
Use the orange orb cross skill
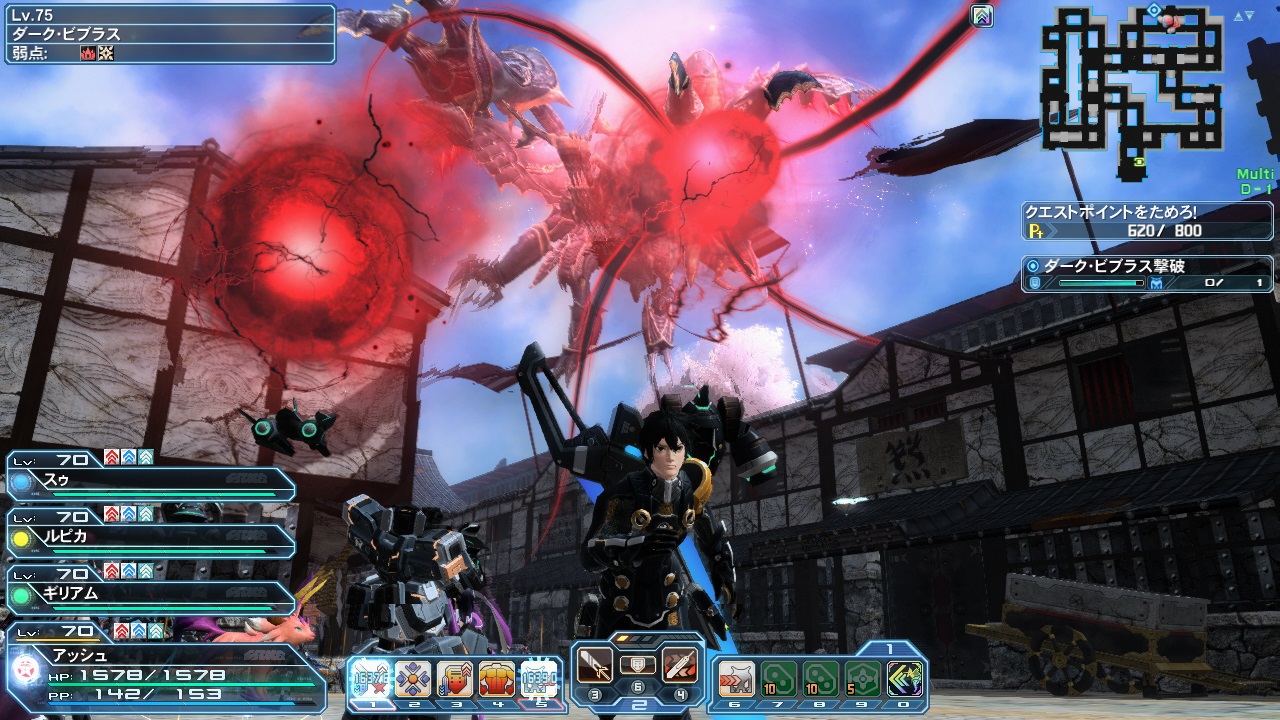coord(412,679)
